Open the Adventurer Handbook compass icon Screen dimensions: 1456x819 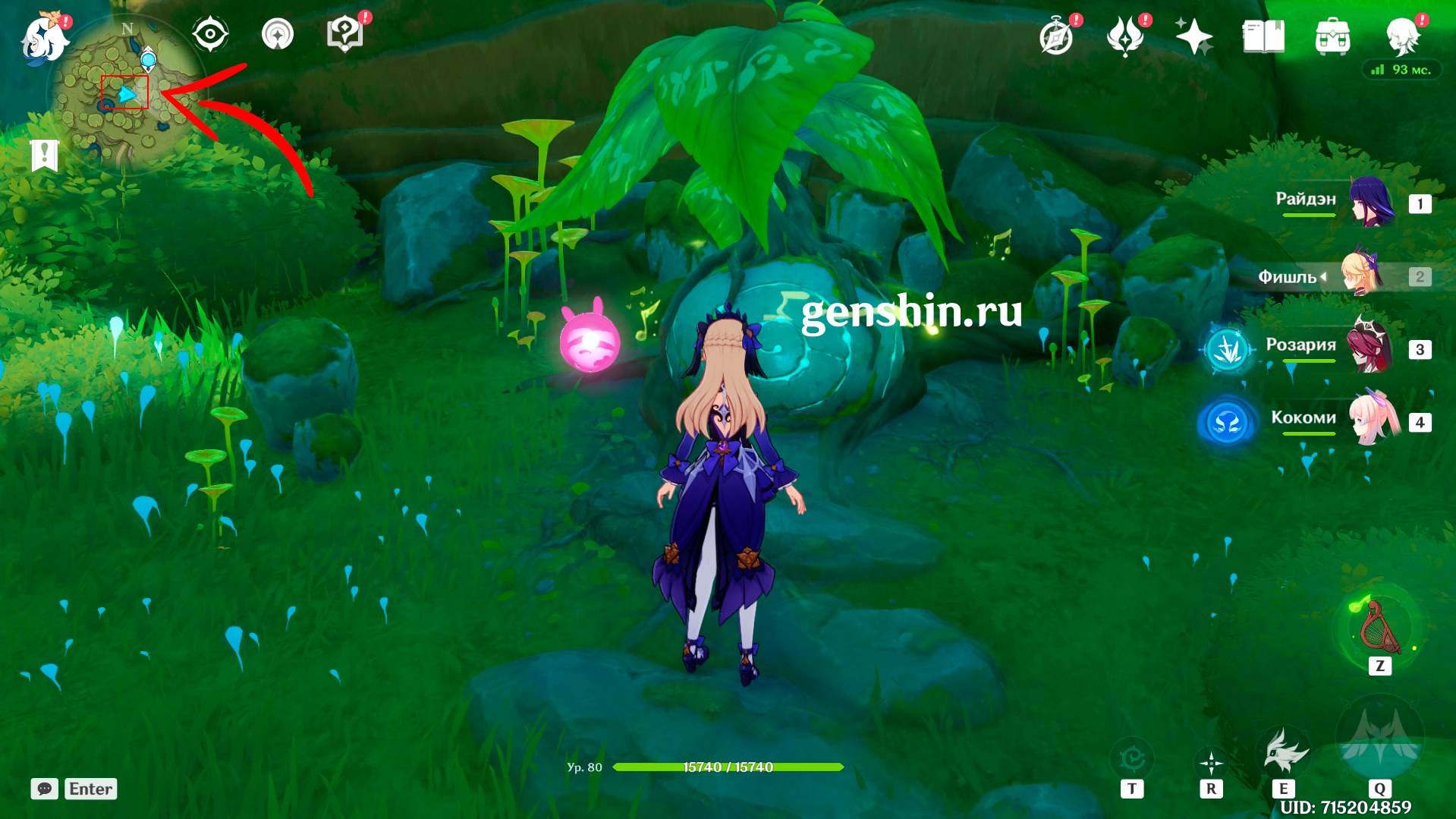coord(1056,36)
